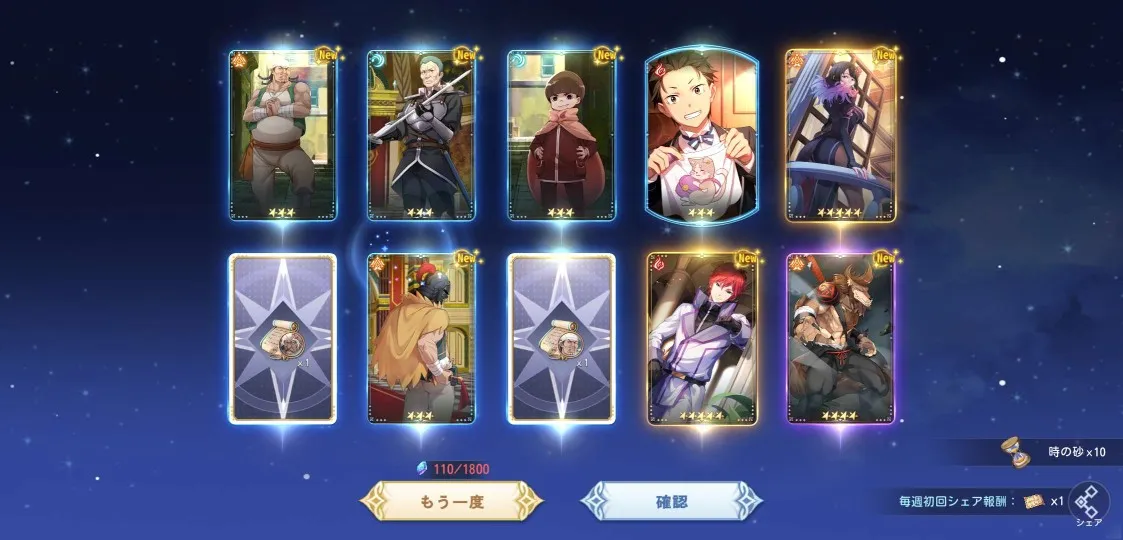This screenshot has height=540, width=1123.
Task: Select the green-haired swordsman card
Action: tap(421, 135)
